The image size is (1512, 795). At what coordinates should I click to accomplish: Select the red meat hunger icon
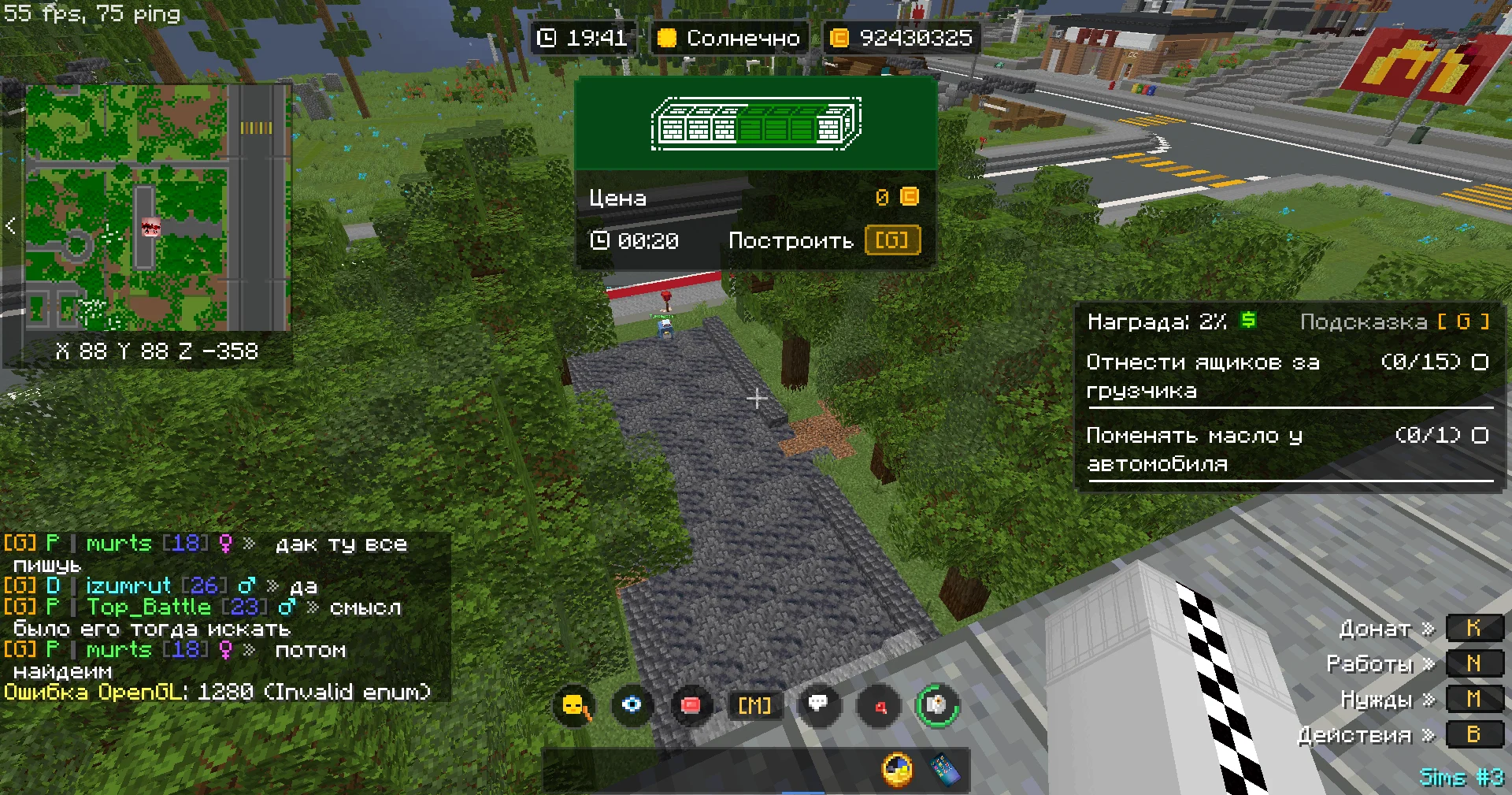pyautogui.click(x=691, y=704)
